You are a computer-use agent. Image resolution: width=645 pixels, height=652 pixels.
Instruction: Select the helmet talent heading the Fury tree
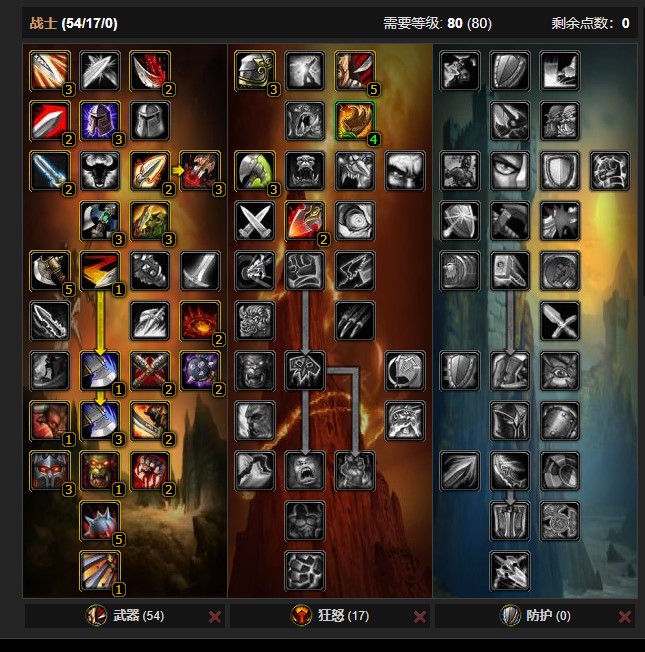255,70
